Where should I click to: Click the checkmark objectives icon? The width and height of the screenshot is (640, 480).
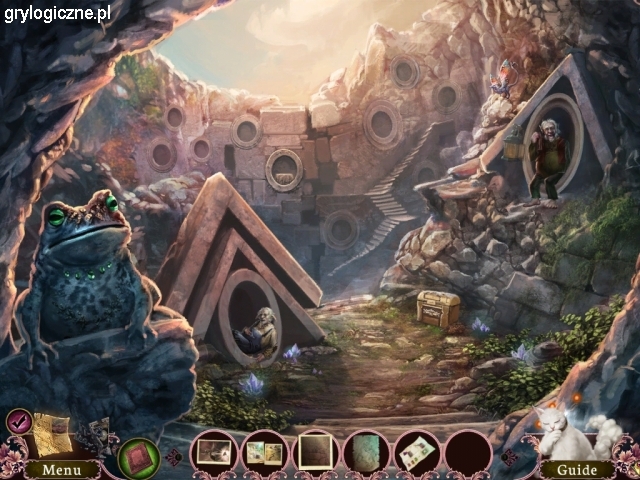pos(18,421)
